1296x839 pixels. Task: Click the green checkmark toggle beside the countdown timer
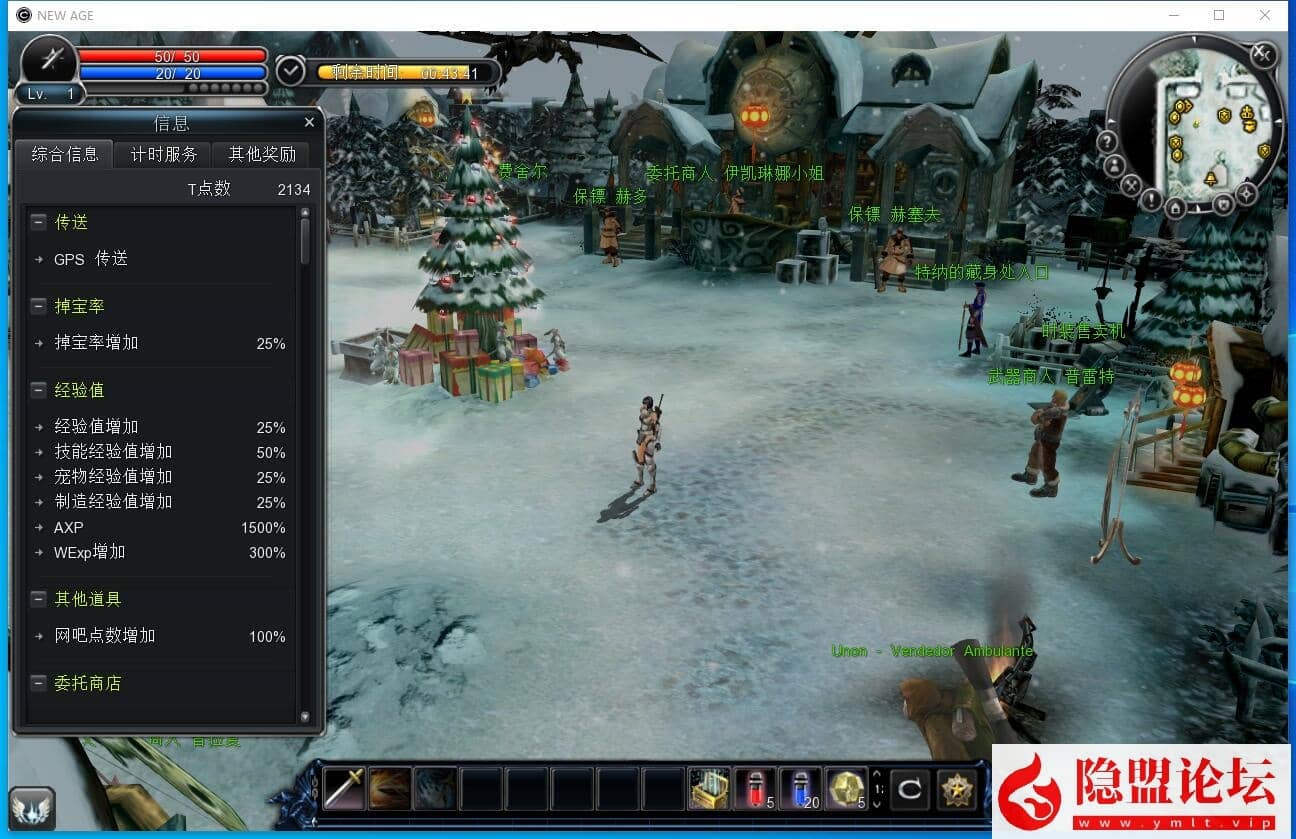290,71
